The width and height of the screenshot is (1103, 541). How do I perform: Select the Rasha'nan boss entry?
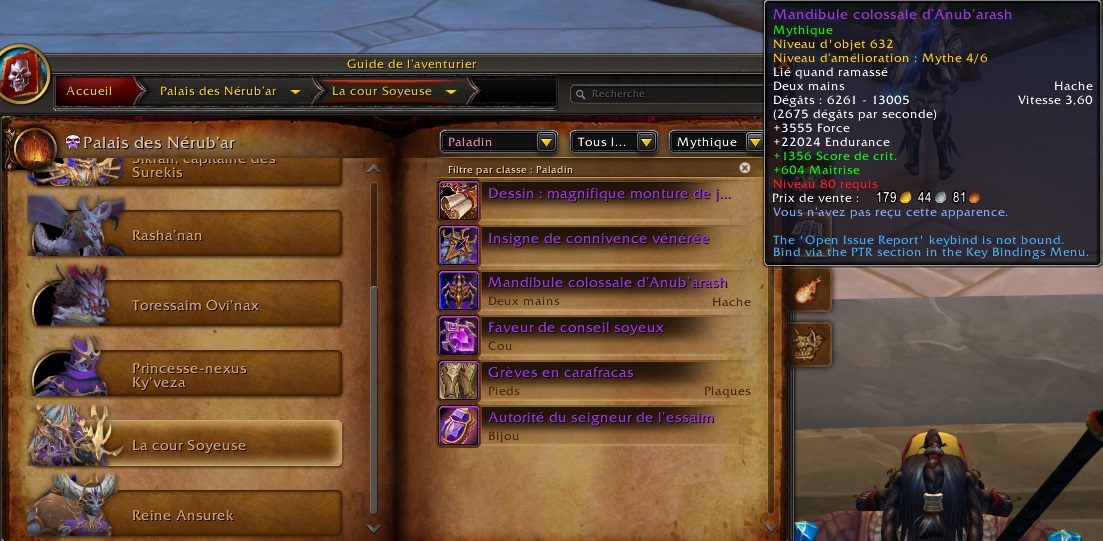point(187,235)
